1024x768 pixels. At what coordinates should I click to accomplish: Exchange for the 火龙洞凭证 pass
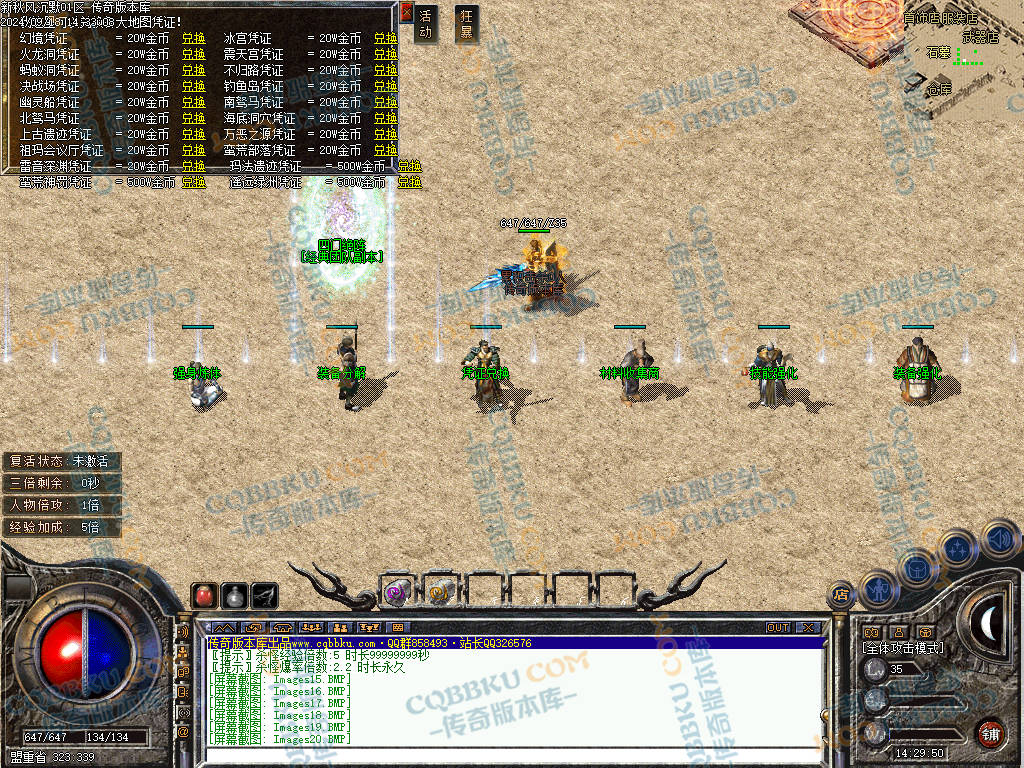(x=193, y=54)
